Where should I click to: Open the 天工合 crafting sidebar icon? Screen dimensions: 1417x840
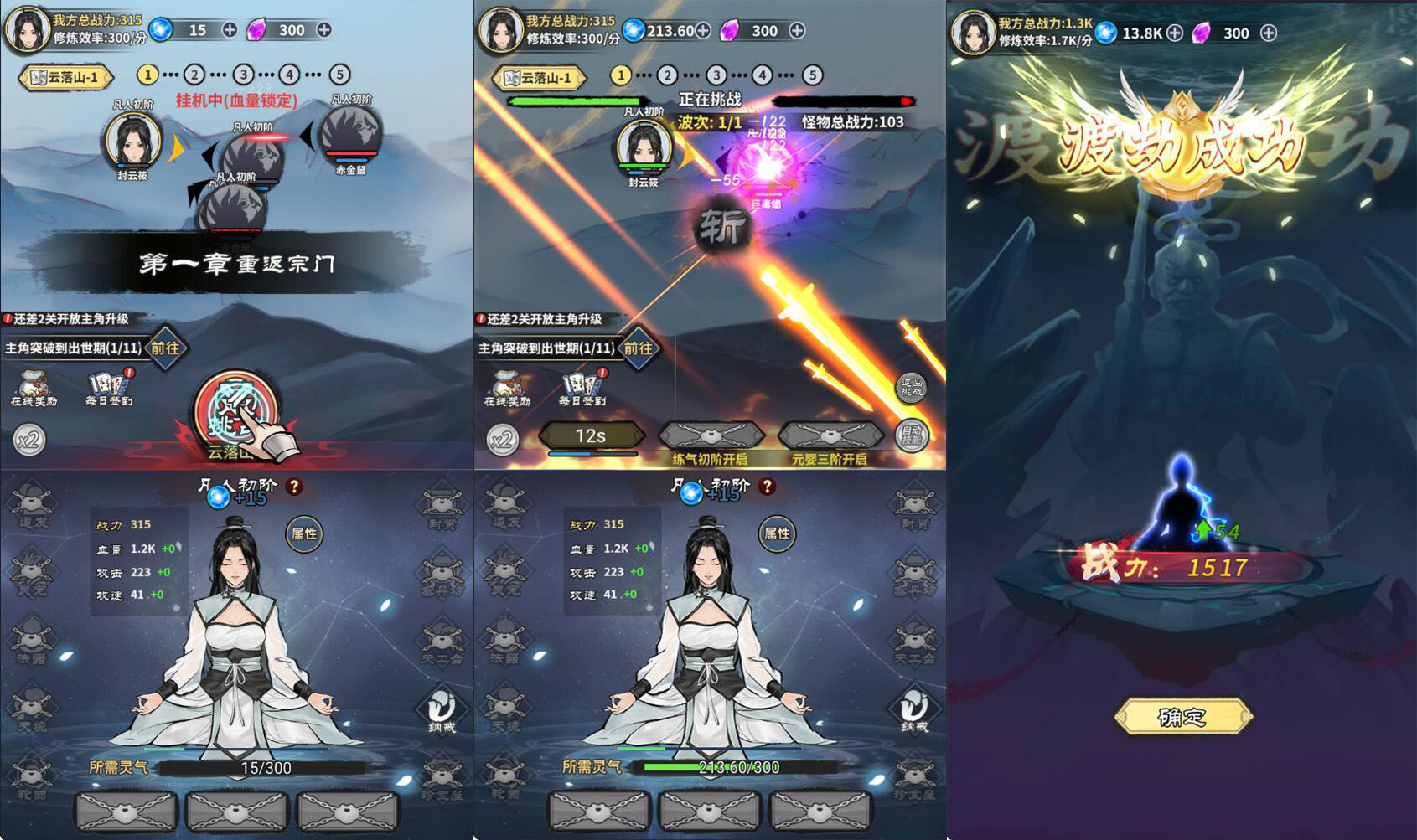pyautogui.click(x=444, y=637)
